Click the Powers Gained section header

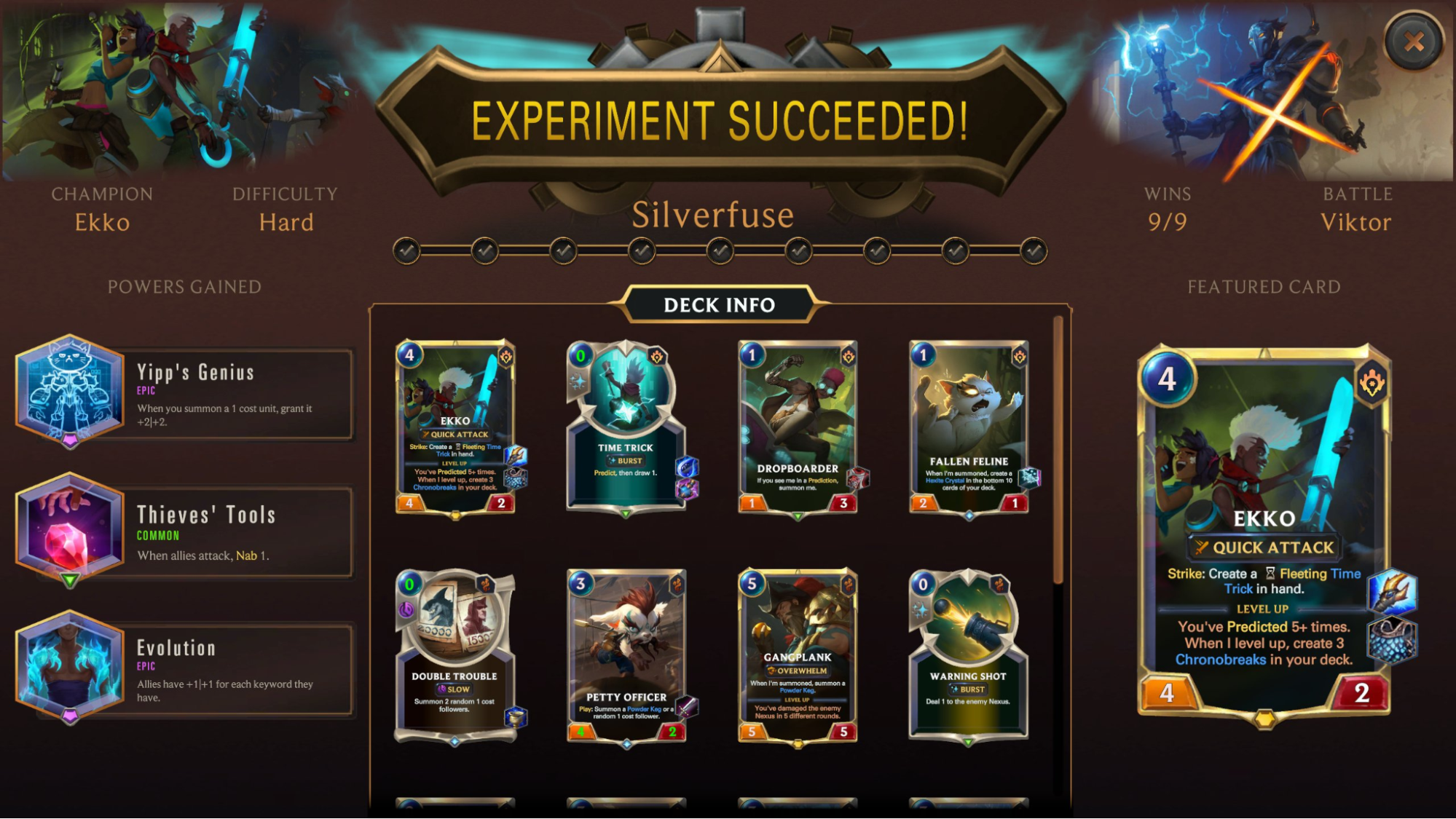[184, 287]
